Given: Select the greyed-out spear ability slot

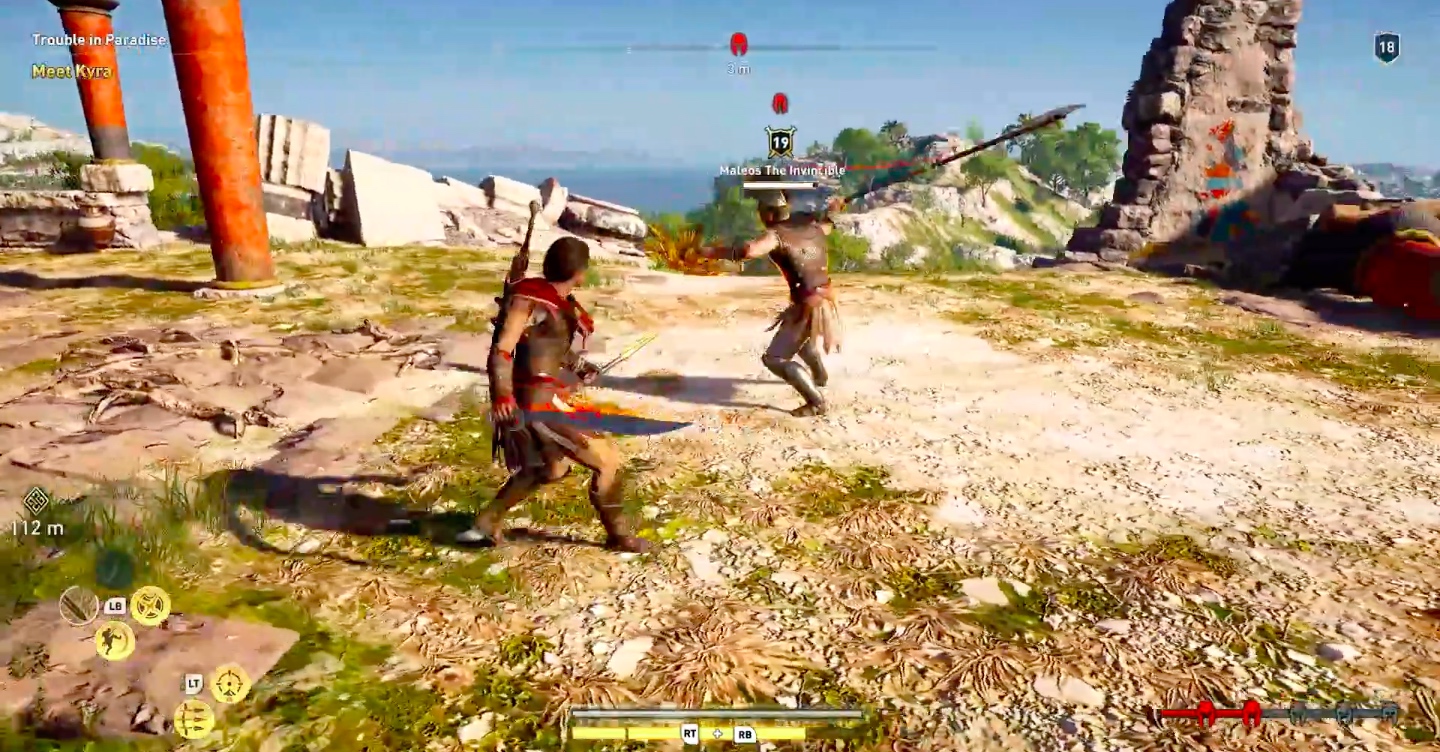Looking at the screenshot, I should pos(78,605).
